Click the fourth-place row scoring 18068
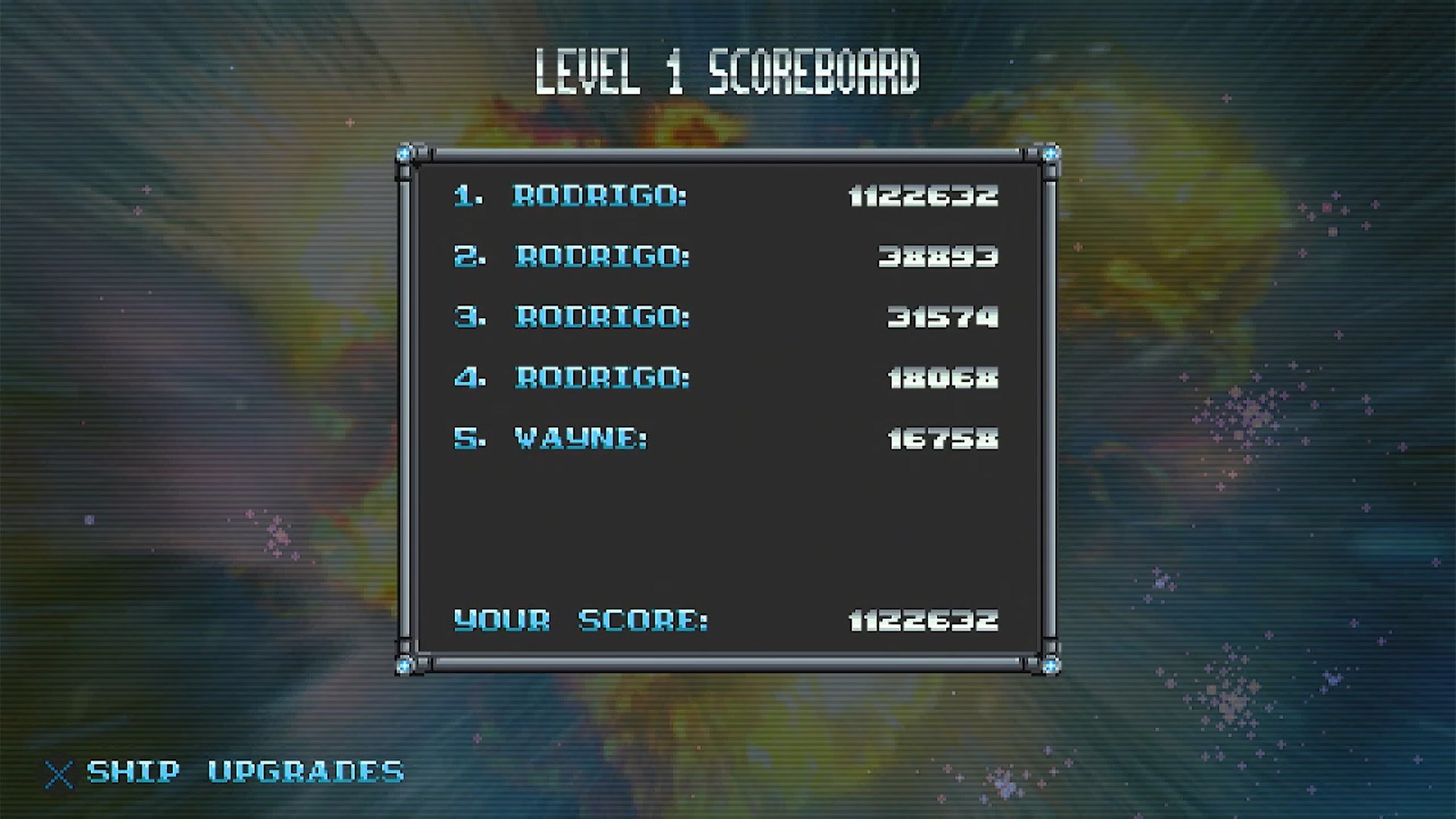Image resolution: width=1456 pixels, height=819 pixels. click(x=726, y=378)
